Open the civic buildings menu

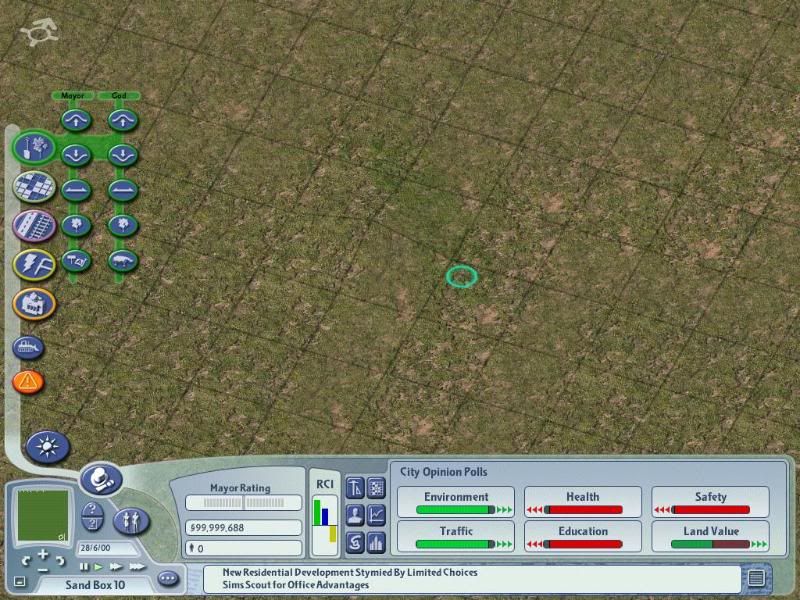pyautogui.click(x=34, y=303)
